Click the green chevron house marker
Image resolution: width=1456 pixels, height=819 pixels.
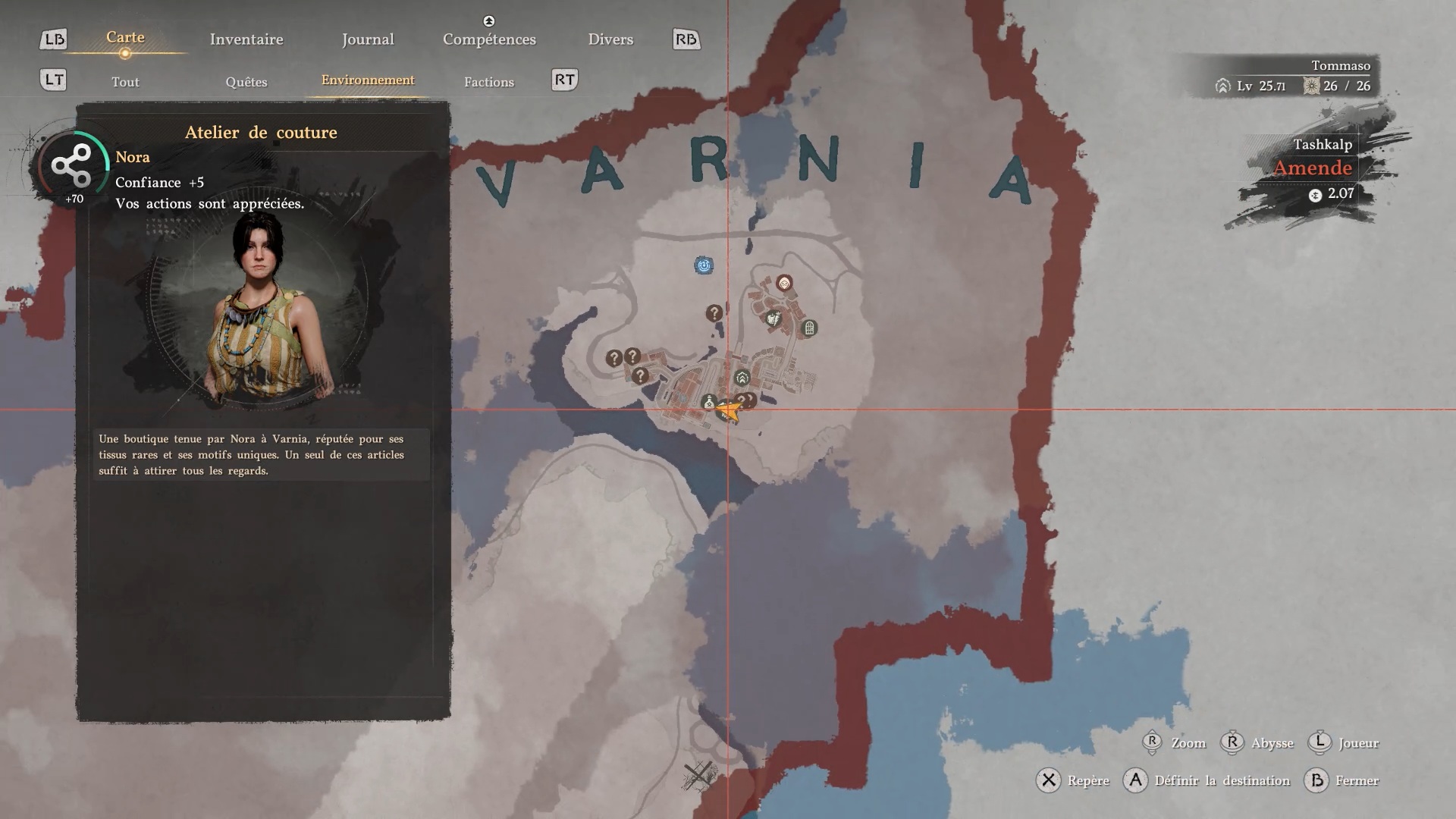tap(742, 378)
